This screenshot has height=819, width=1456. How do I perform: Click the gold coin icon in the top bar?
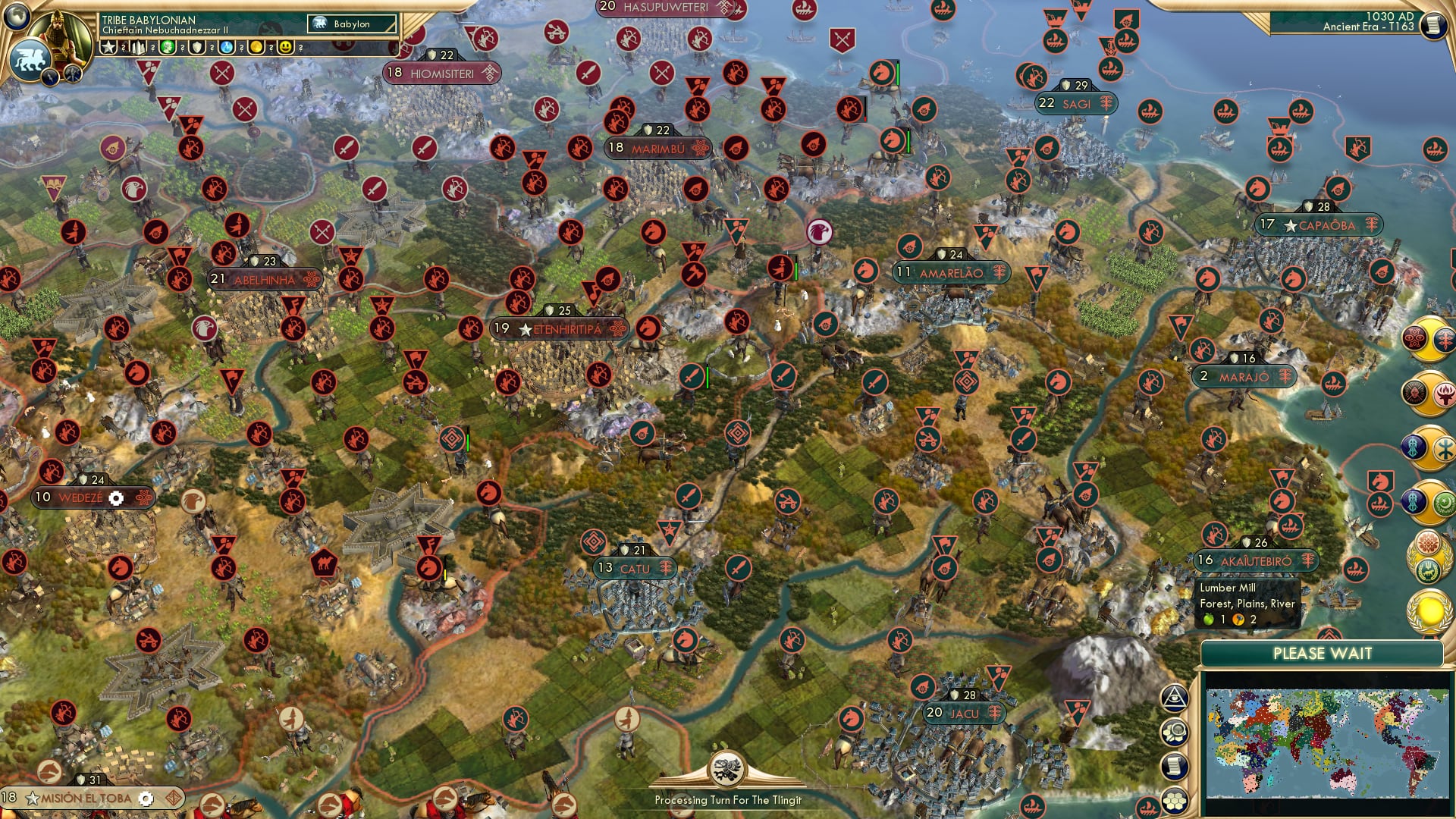click(x=256, y=49)
